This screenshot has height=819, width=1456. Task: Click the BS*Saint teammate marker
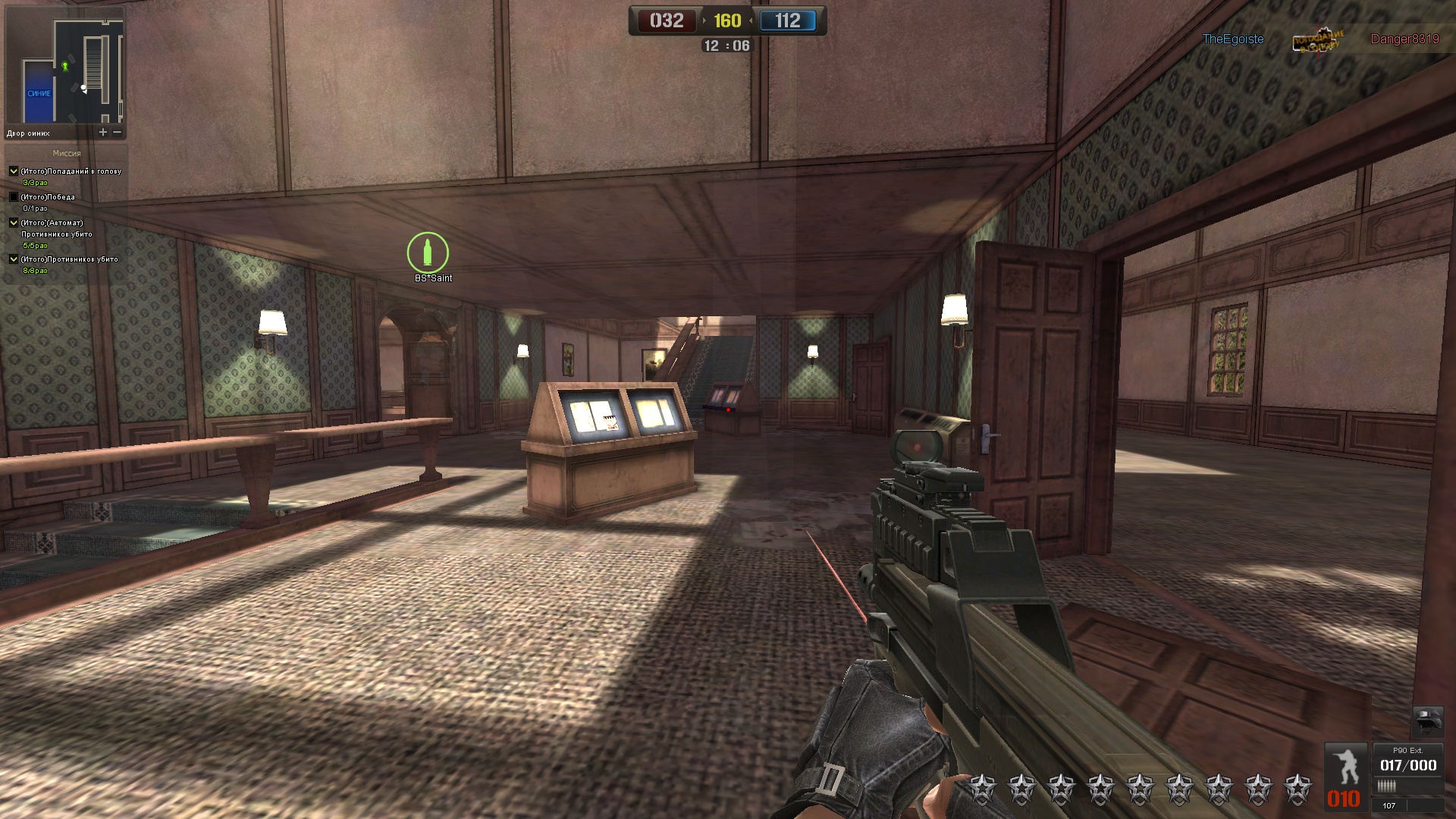pyautogui.click(x=428, y=253)
